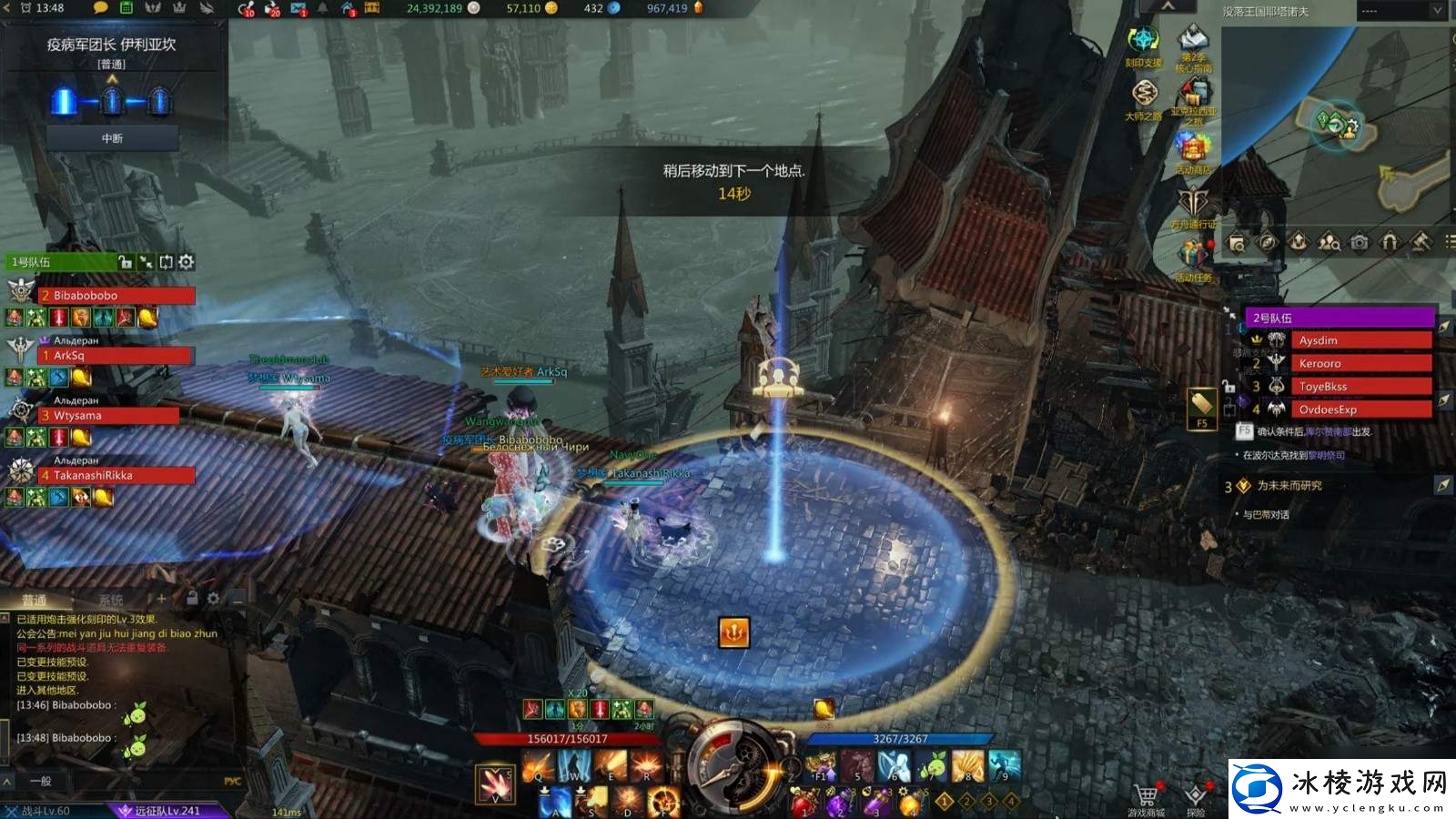Select Aysdim in the 2号队伍 list
This screenshot has height=819, width=1456.
tap(1360, 340)
